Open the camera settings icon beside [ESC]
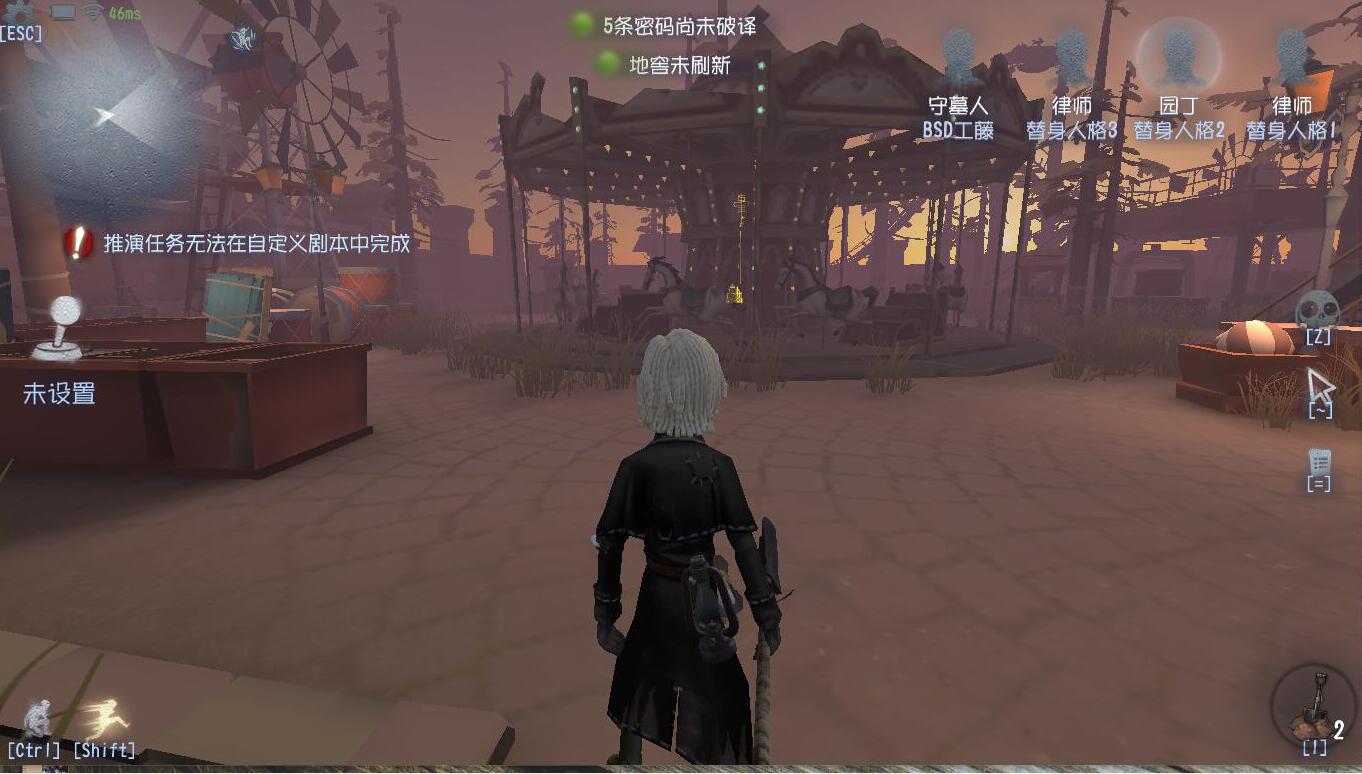This screenshot has height=774, width=1362. (18, 12)
